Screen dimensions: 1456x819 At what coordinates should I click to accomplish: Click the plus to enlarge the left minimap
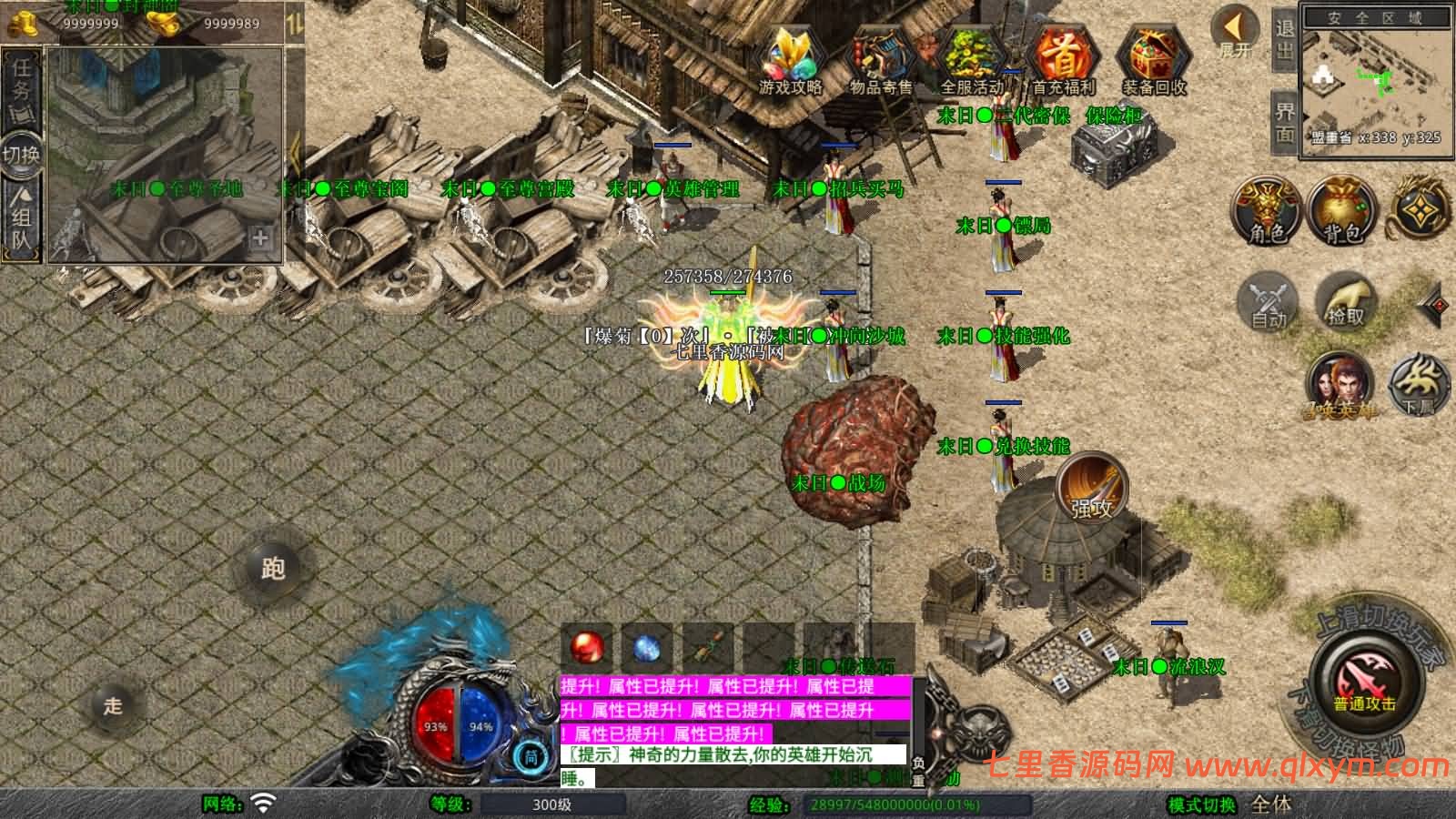[261, 238]
